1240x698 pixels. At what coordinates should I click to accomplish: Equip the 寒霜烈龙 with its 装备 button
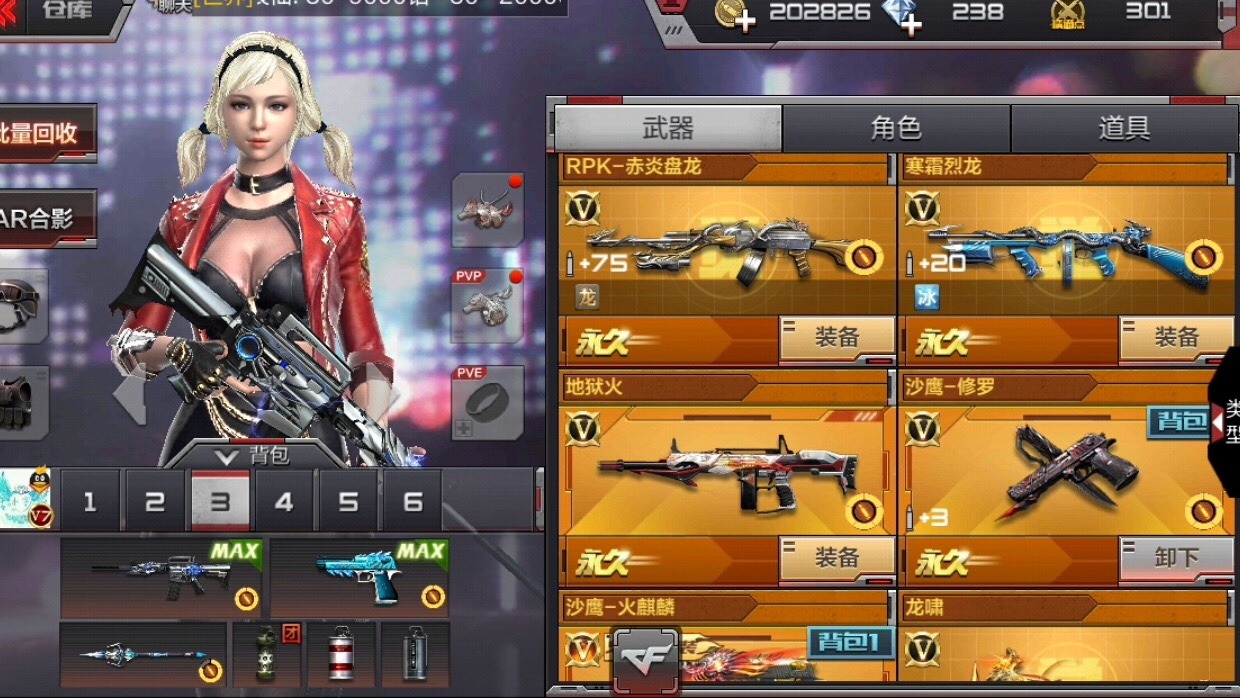1176,339
